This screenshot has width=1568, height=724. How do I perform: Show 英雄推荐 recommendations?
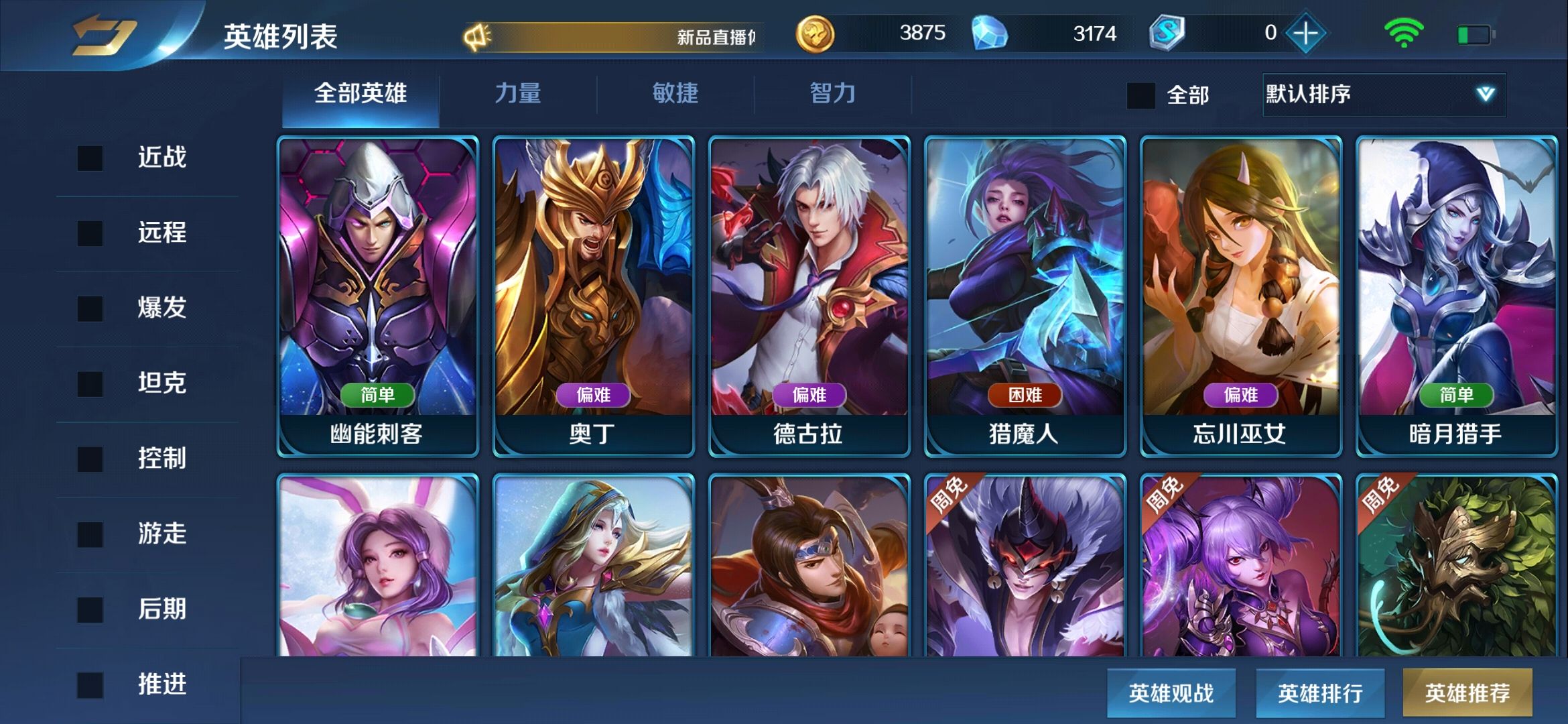1467,692
